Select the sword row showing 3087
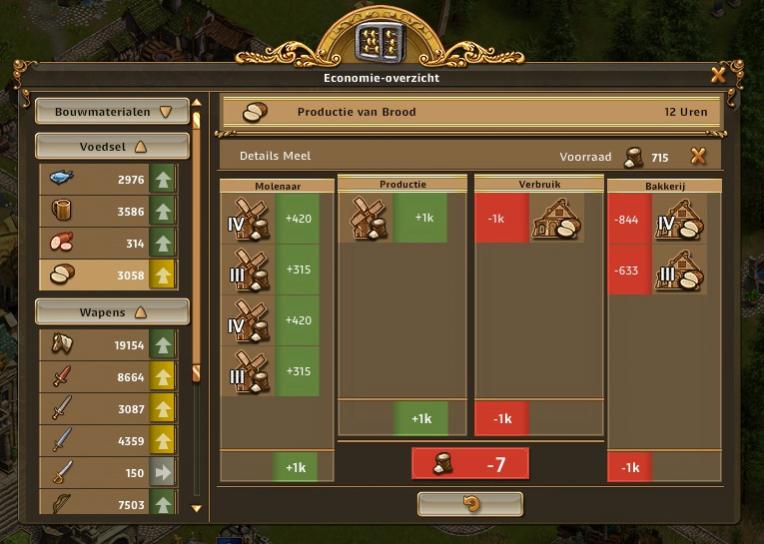The image size is (764, 544). click(x=108, y=409)
